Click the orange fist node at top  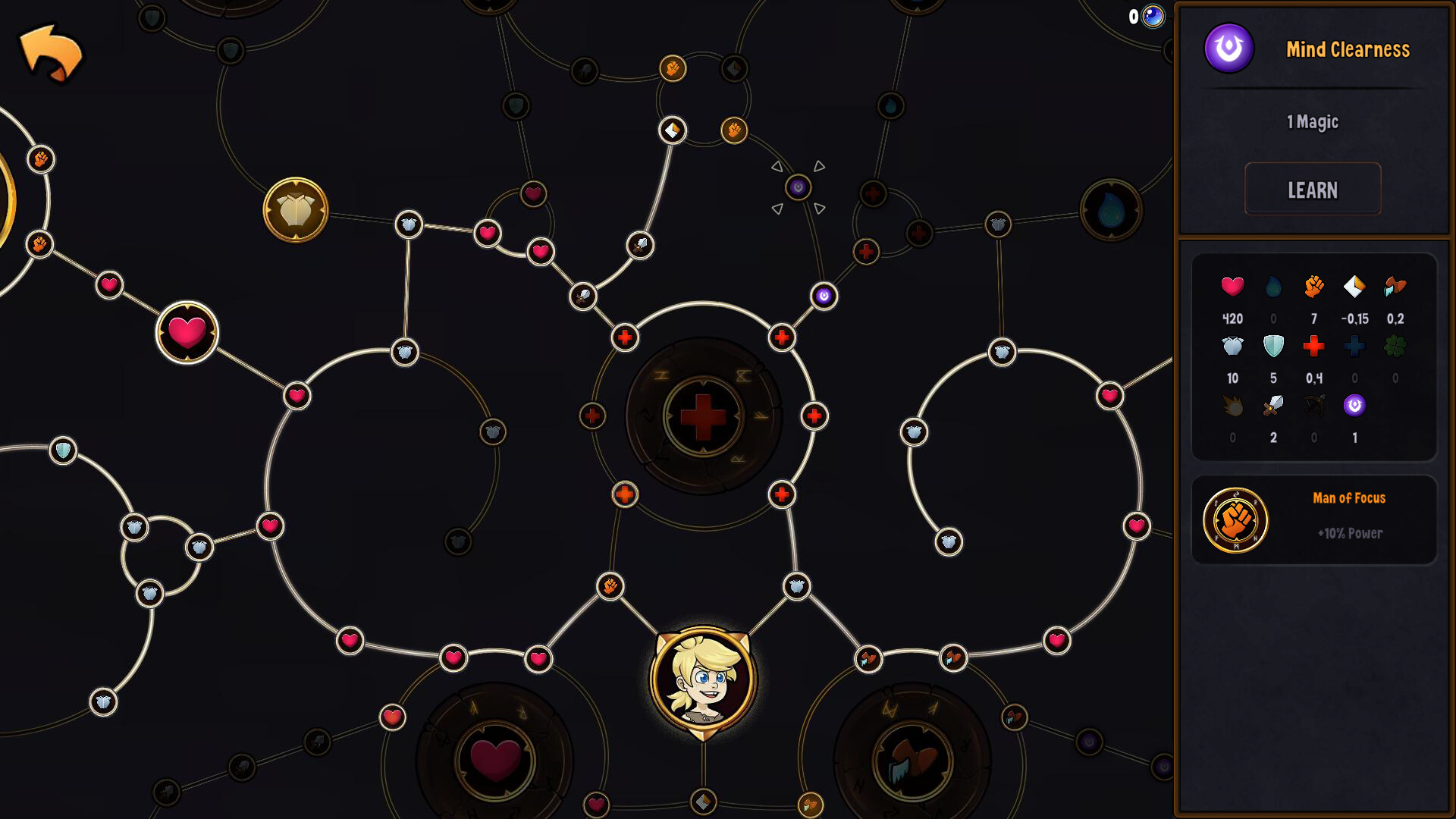click(672, 68)
